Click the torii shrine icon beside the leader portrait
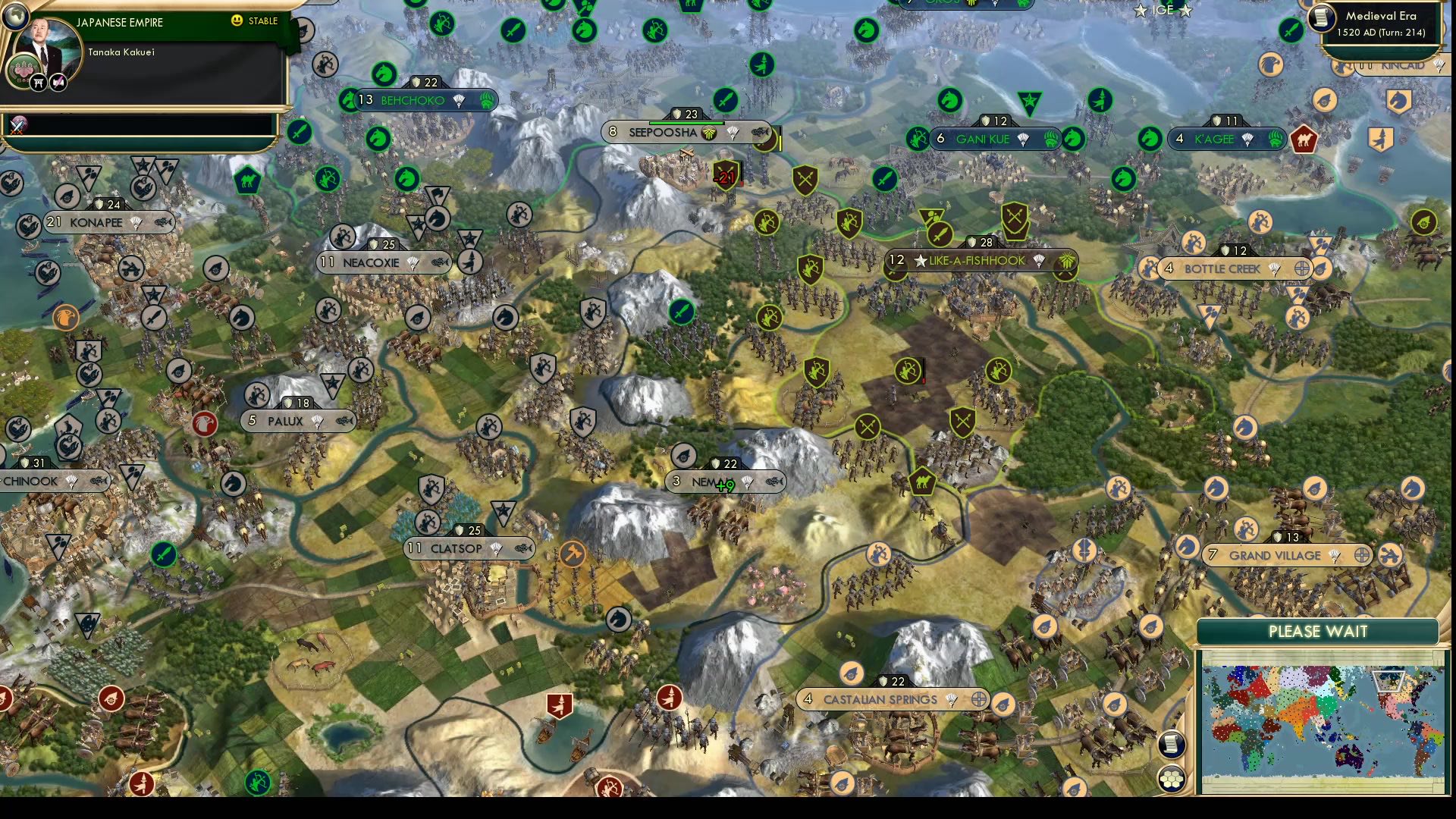Image resolution: width=1456 pixels, height=819 pixels. pyautogui.click(x=37, y=83)
